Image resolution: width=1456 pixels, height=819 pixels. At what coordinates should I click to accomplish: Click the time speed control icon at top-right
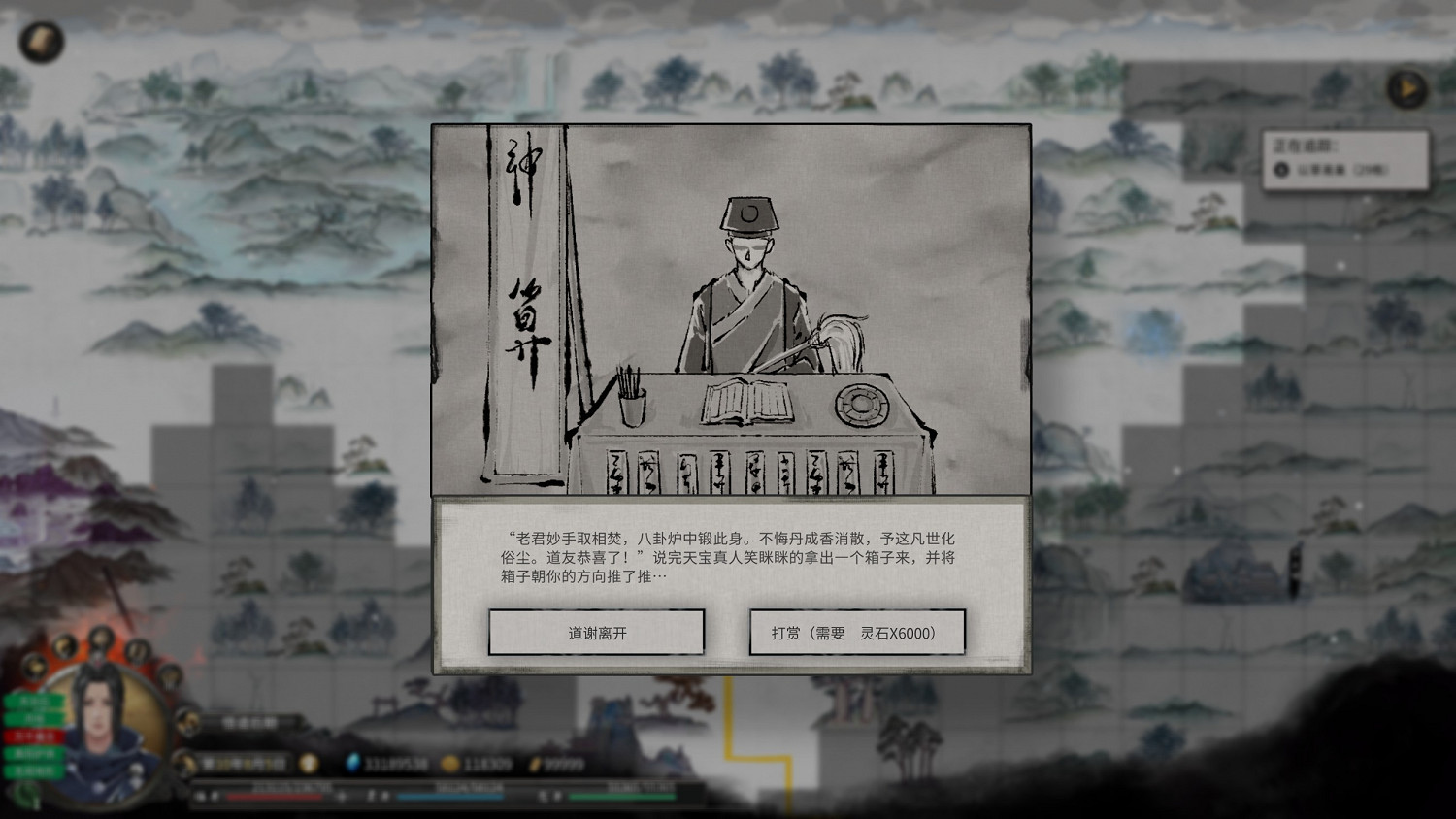tap(1407, 88)
